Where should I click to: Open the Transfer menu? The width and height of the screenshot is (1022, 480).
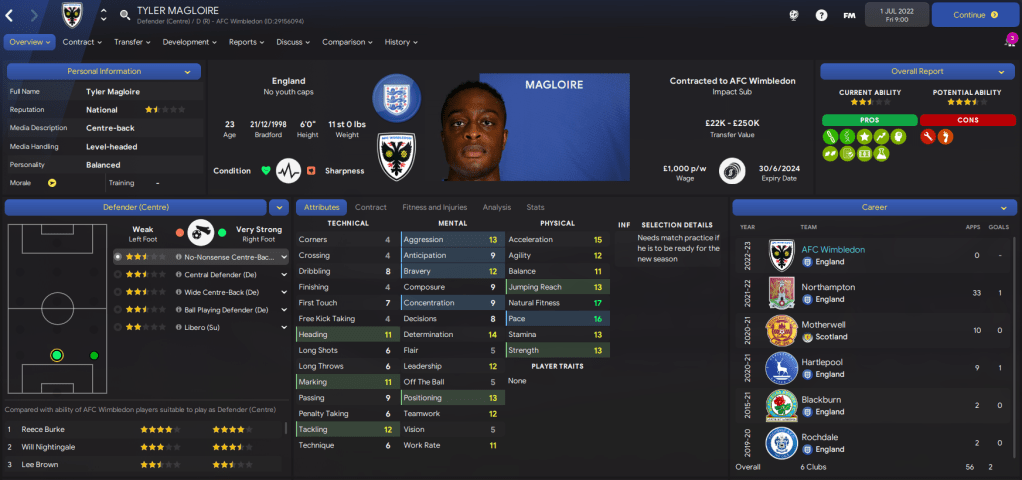tap(132, 42)
